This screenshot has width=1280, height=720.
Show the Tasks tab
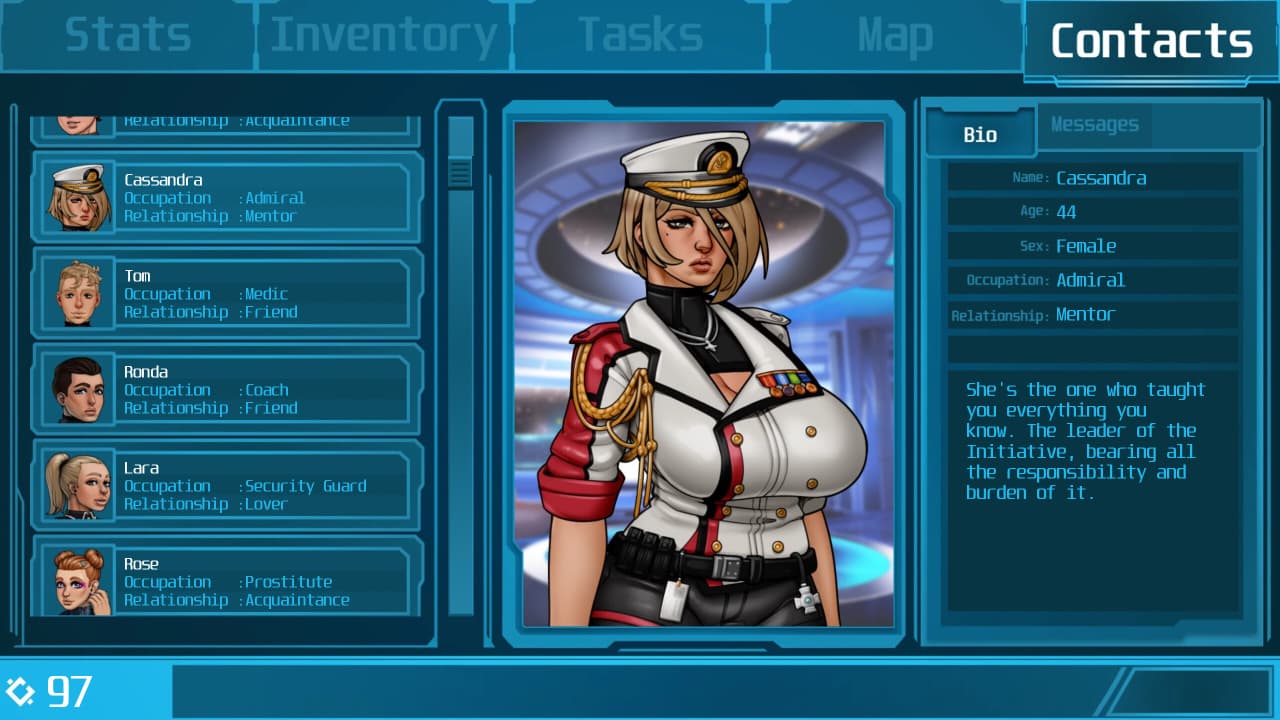click(x=640, y=36)
